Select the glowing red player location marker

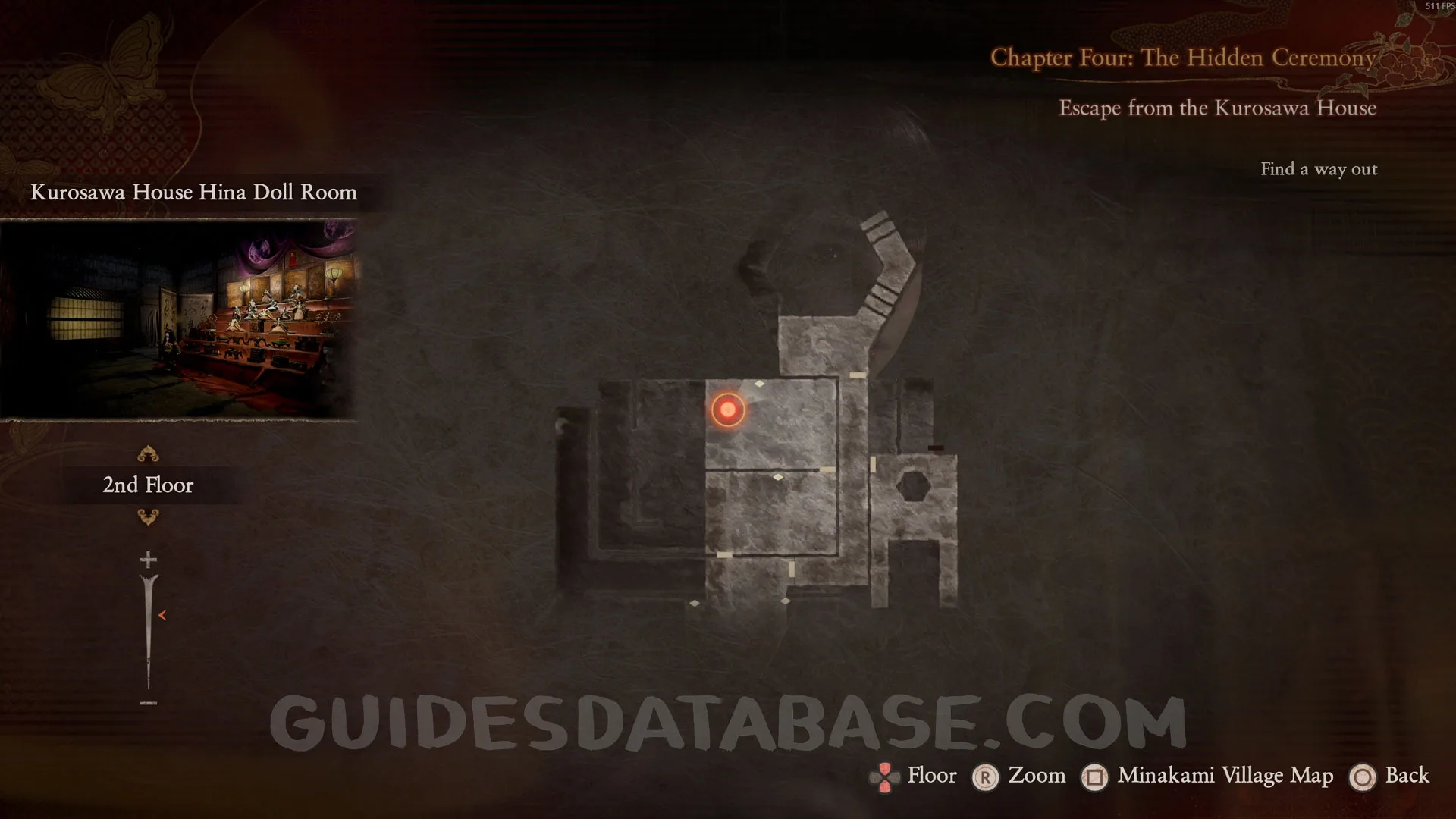(x=728, y=410)
